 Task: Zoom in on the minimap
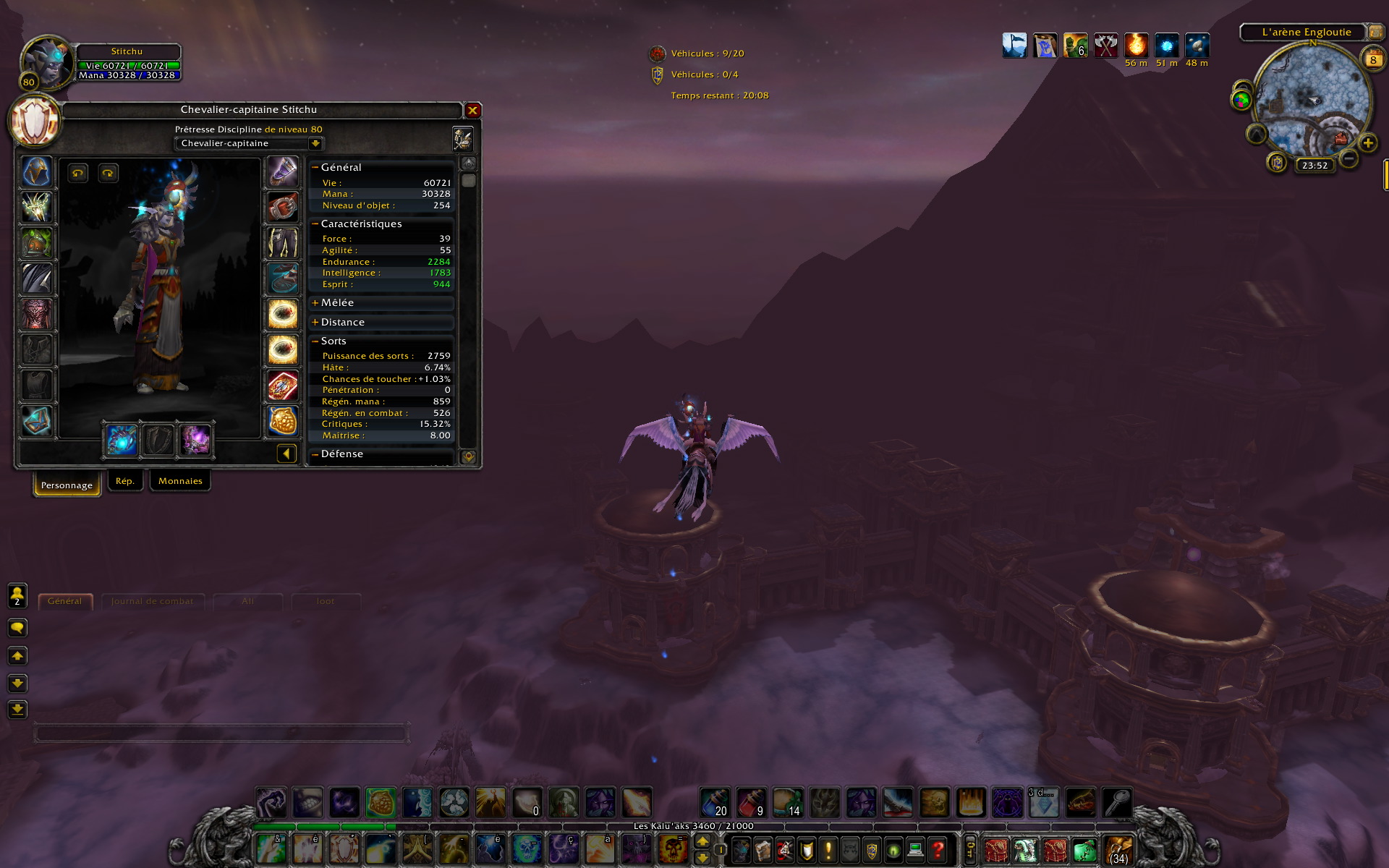(x=1367, y=143)
